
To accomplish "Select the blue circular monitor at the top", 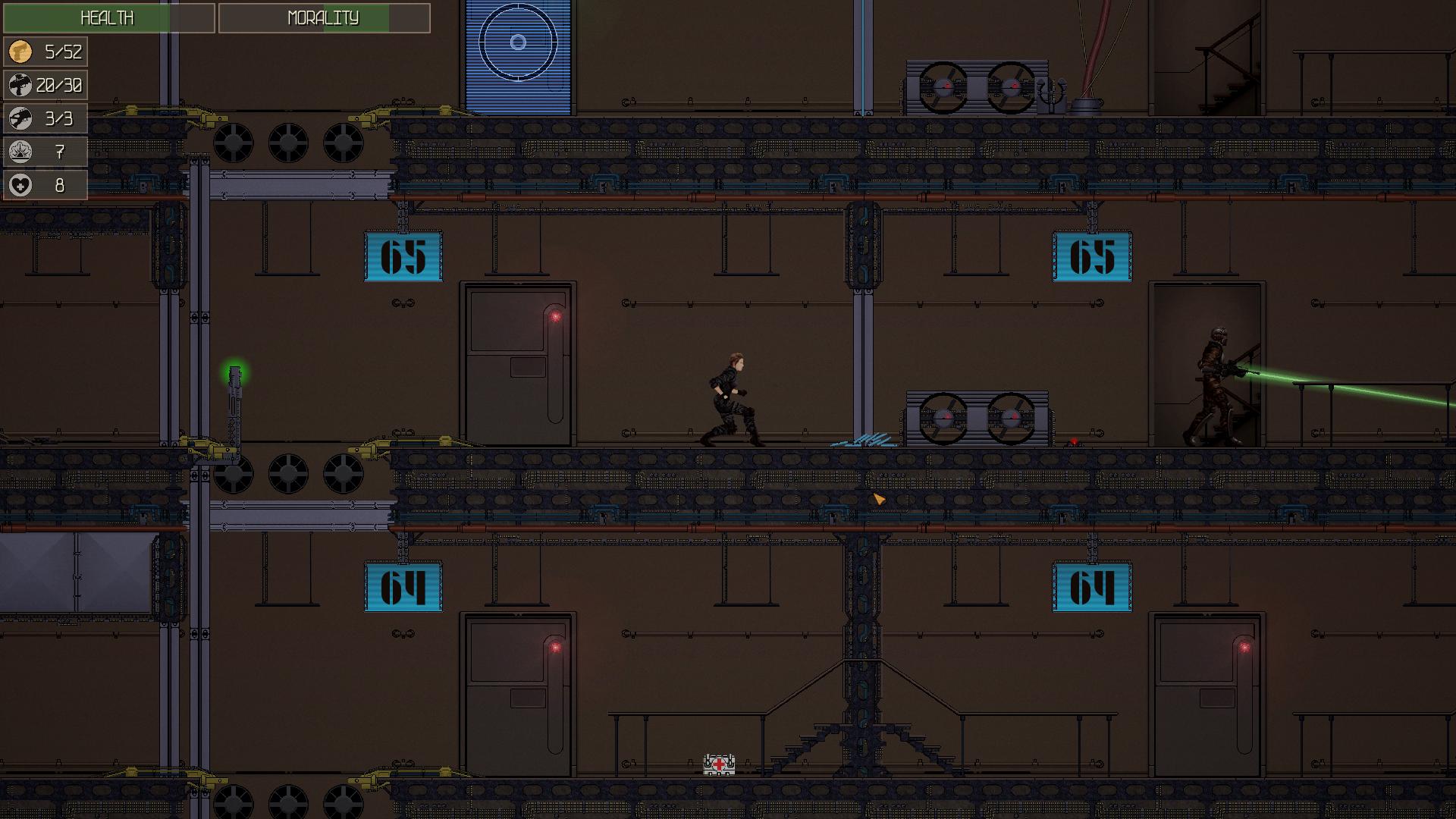I will 516,42.
